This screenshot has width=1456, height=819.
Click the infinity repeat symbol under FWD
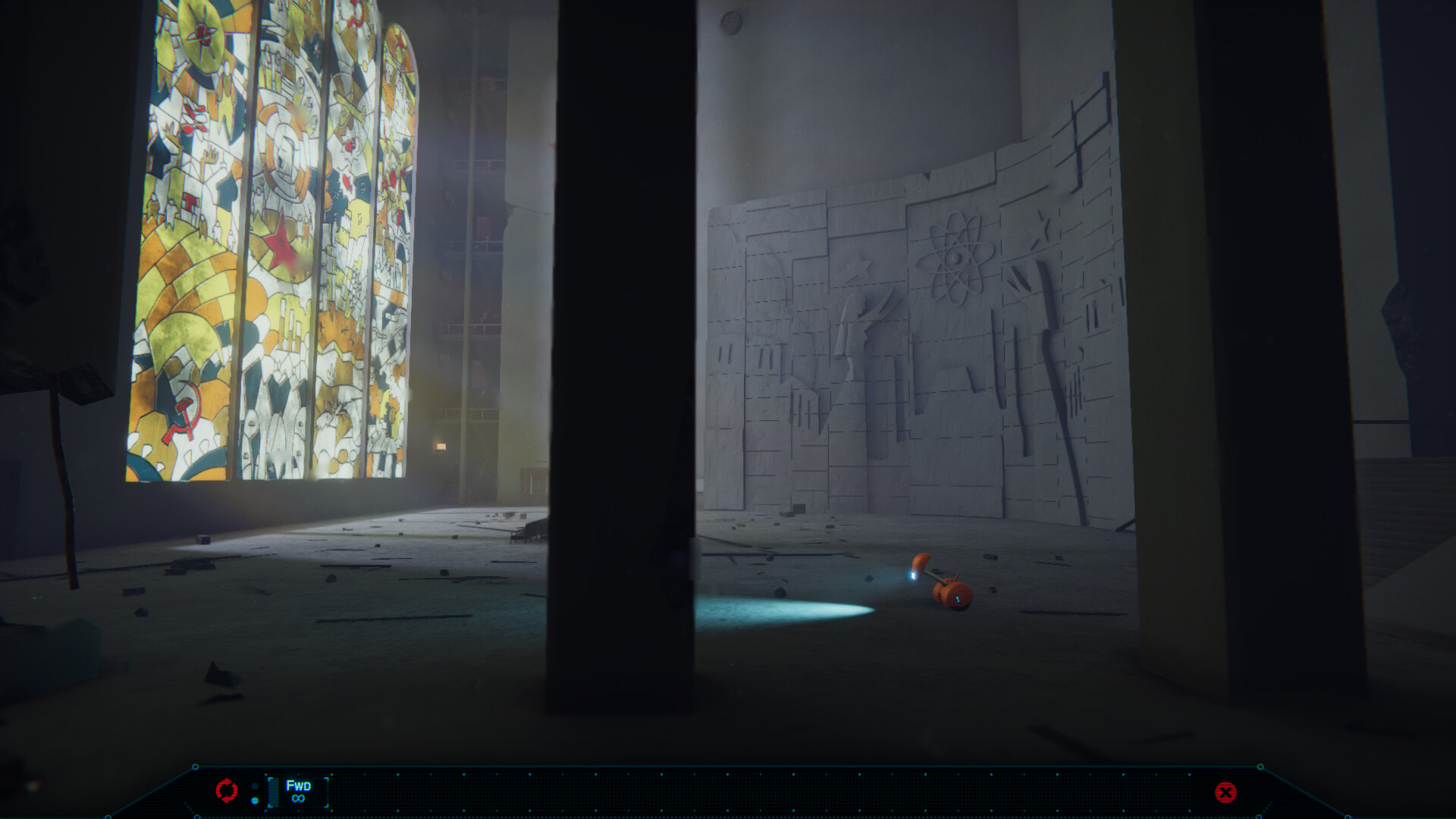[297, 799]
